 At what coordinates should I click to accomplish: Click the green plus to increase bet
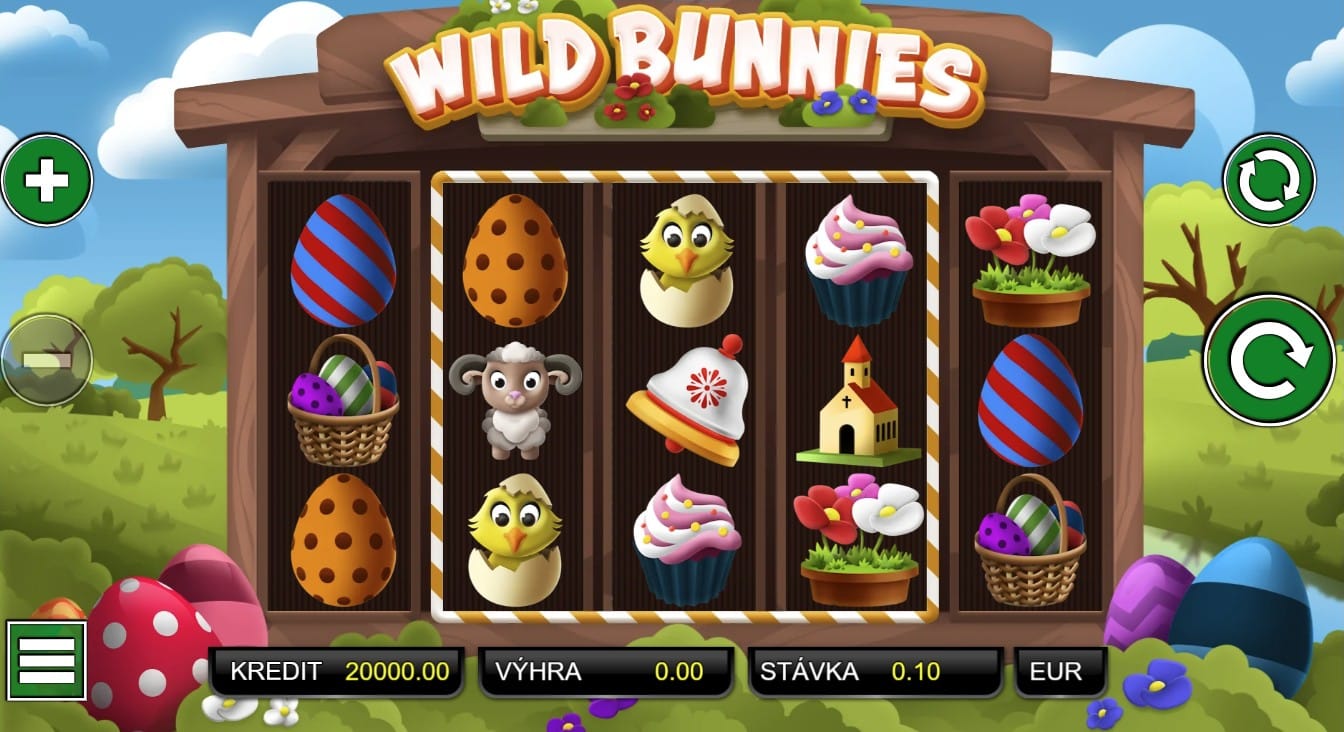46,178
